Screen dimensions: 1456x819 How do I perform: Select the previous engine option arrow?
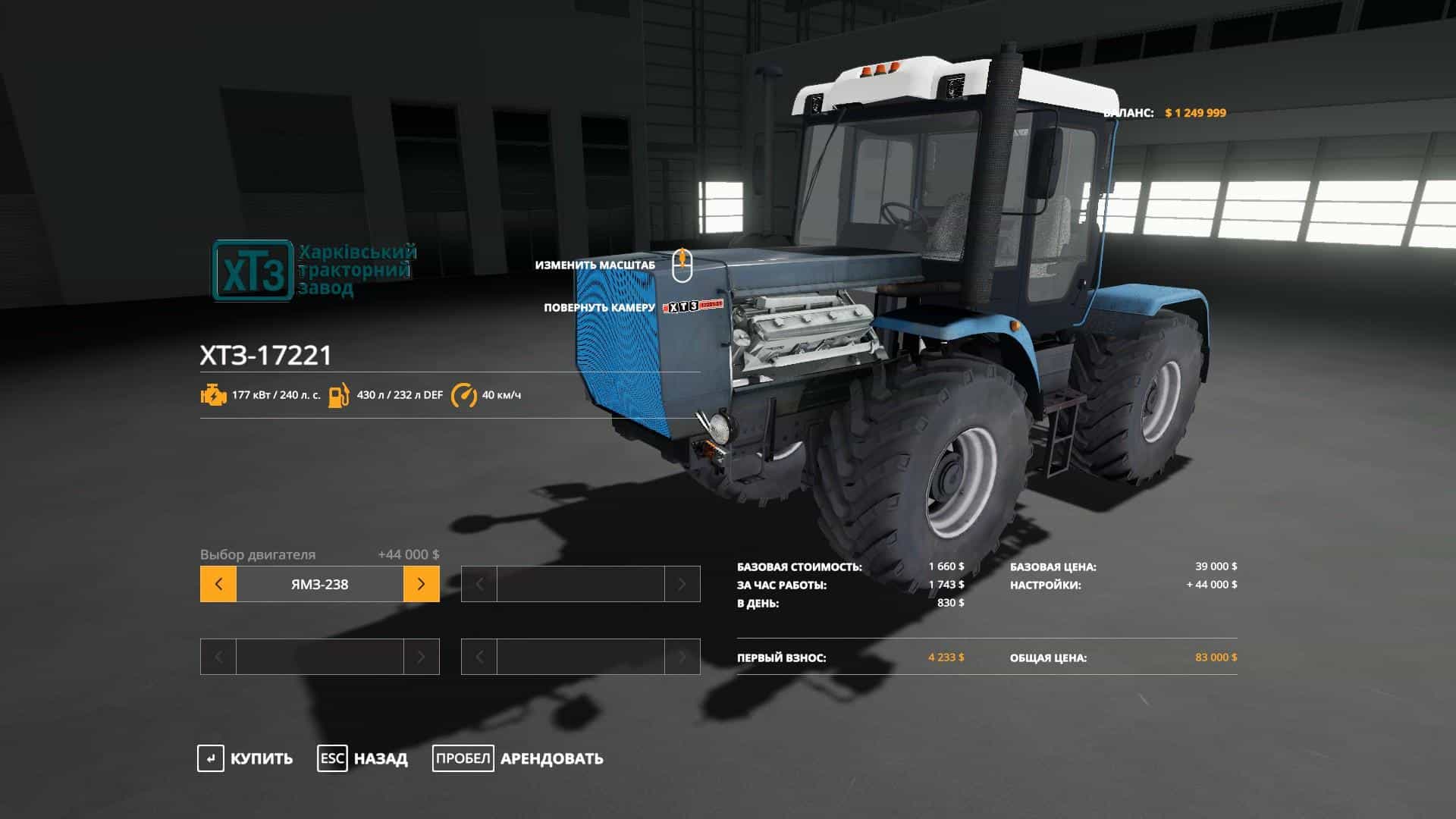[x=218, y=584]
